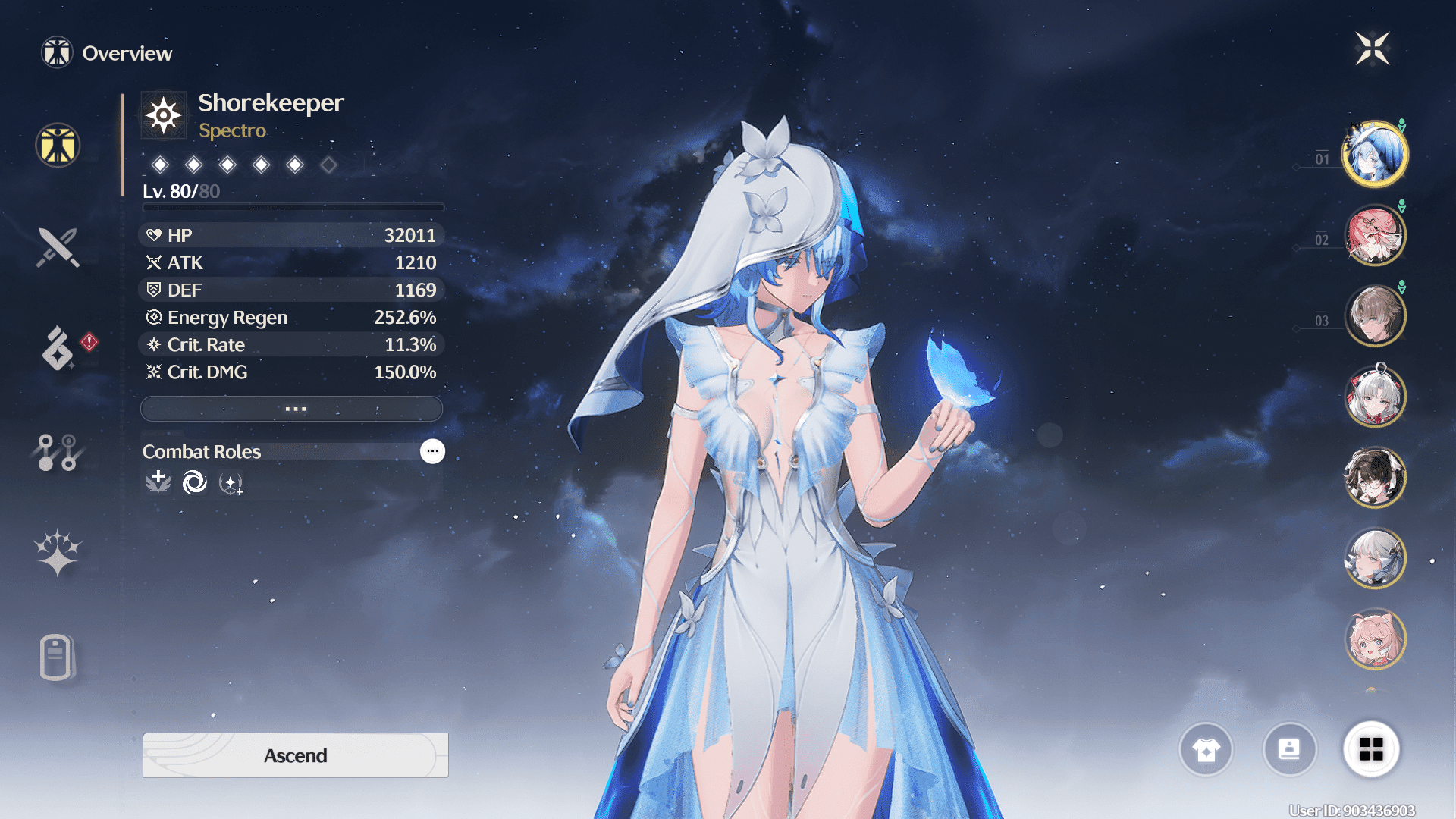Click the Spectro element sun icon
The width and height of the screenshot is (1456, 819).
(x=164, y=115)
